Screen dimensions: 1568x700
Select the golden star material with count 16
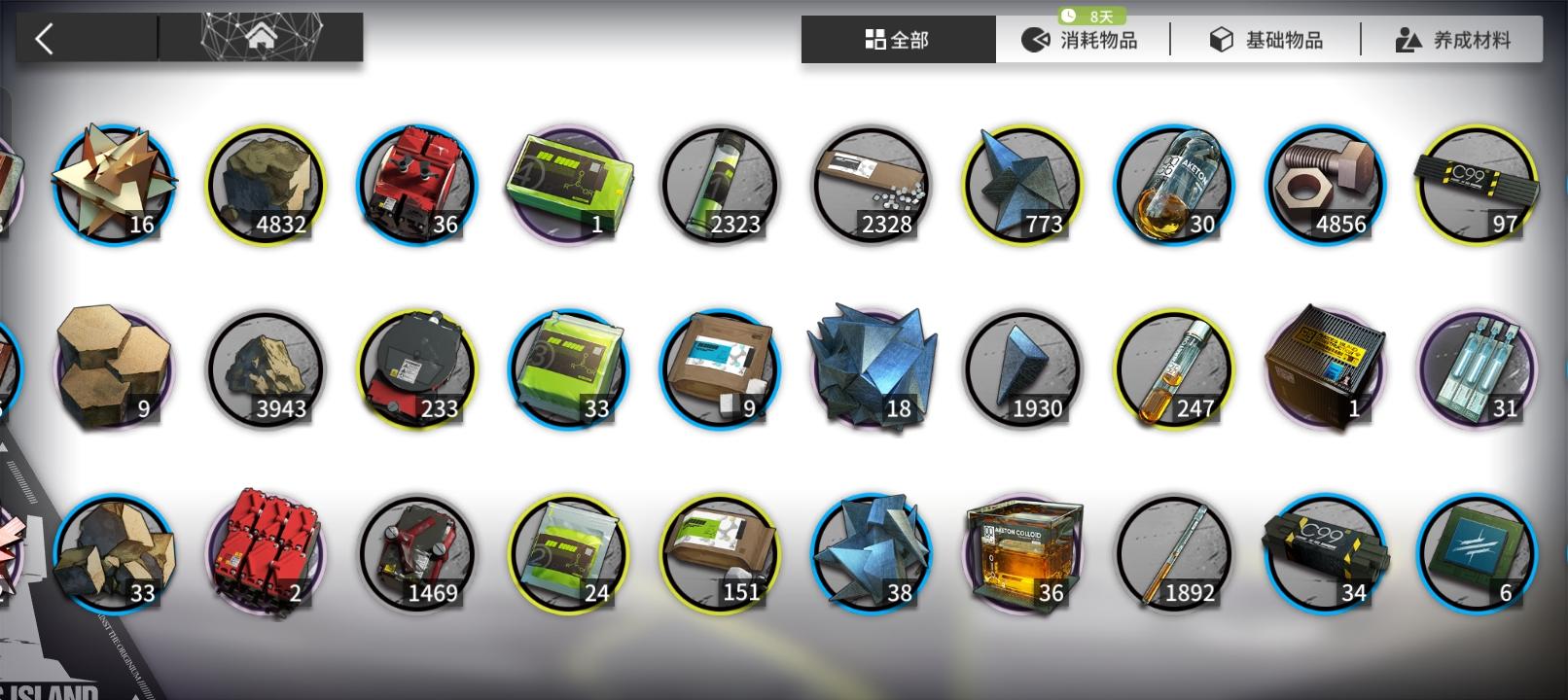(115, 185)
